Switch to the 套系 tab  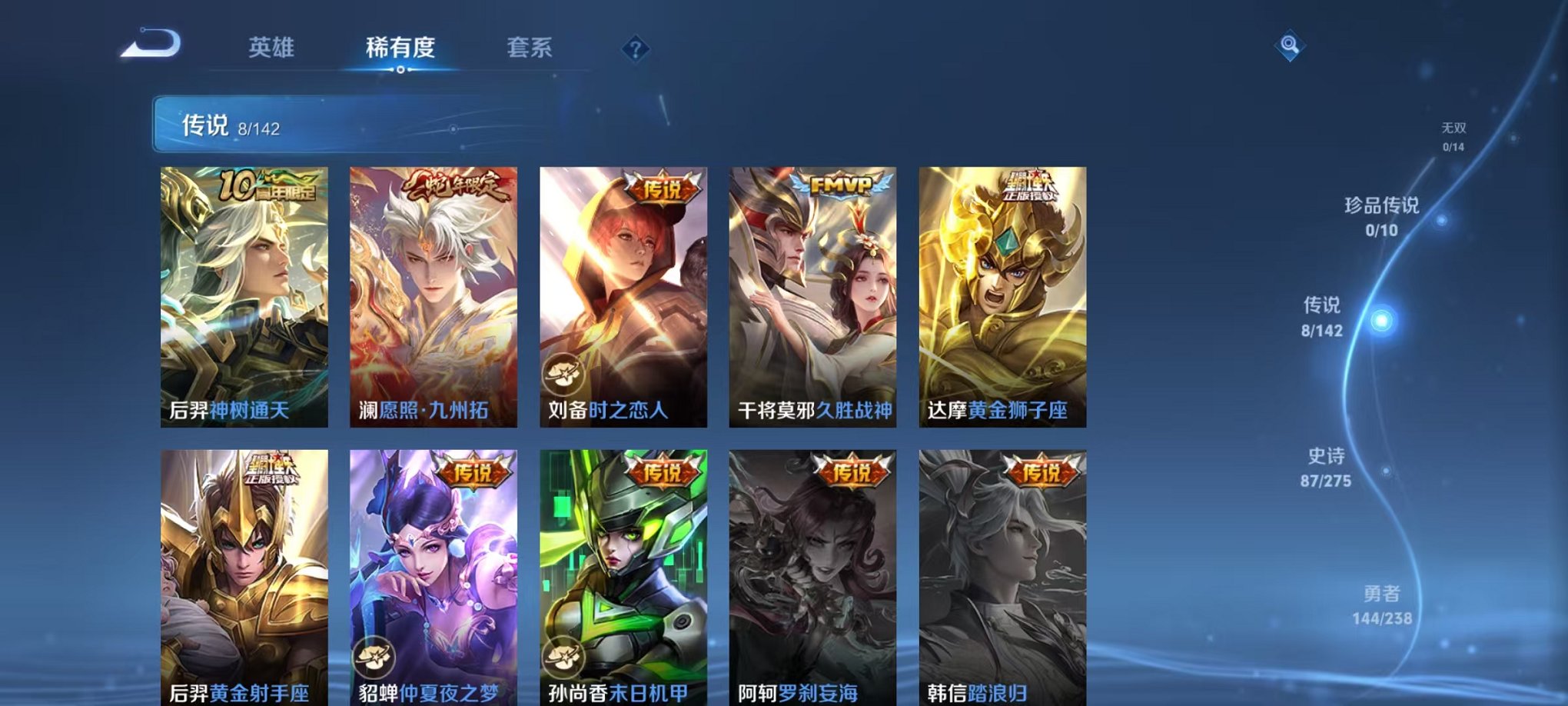(x=536, y=48)
